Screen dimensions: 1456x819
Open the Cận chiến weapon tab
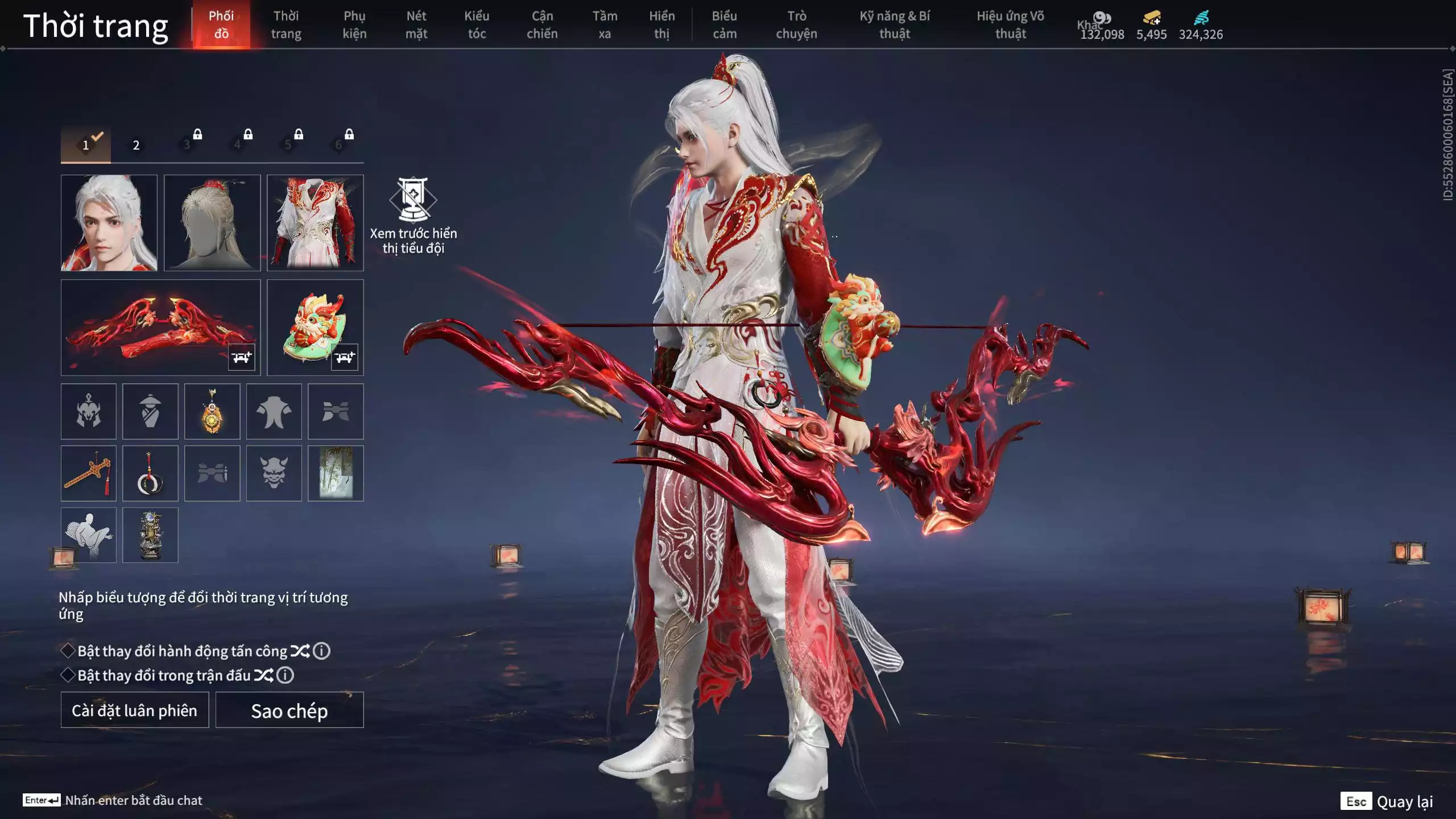pos(542,25)
